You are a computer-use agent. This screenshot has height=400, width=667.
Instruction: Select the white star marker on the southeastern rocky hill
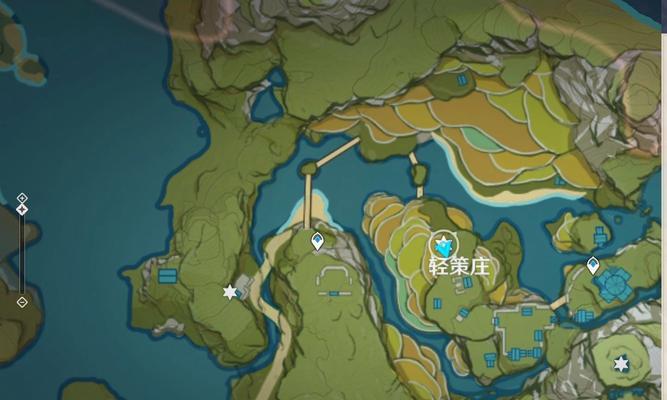click(x=621, y=363)
